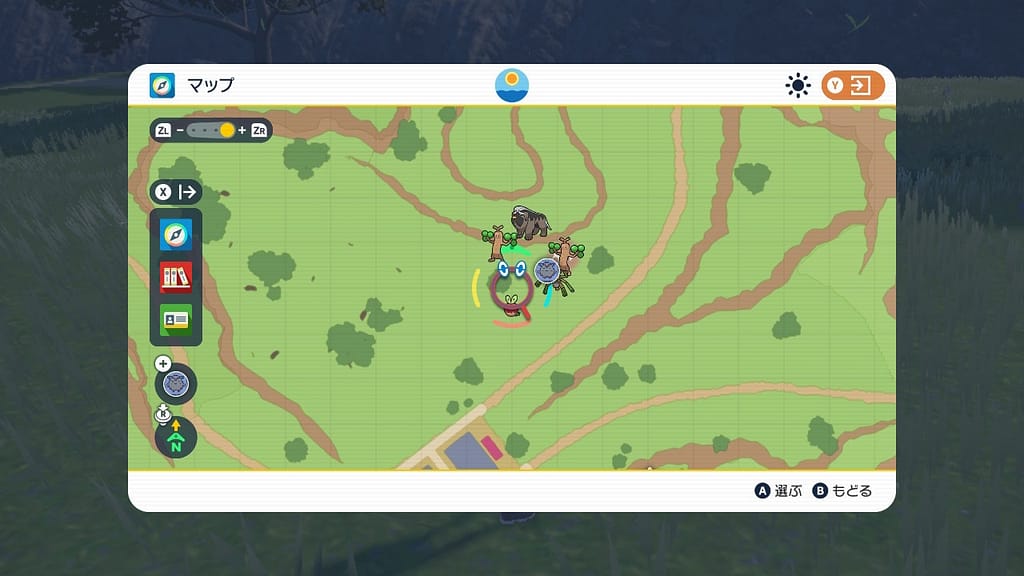1024x576 pixels.
Task: Toggle the north compass orientation button
Action: click(x=176, y=438)
